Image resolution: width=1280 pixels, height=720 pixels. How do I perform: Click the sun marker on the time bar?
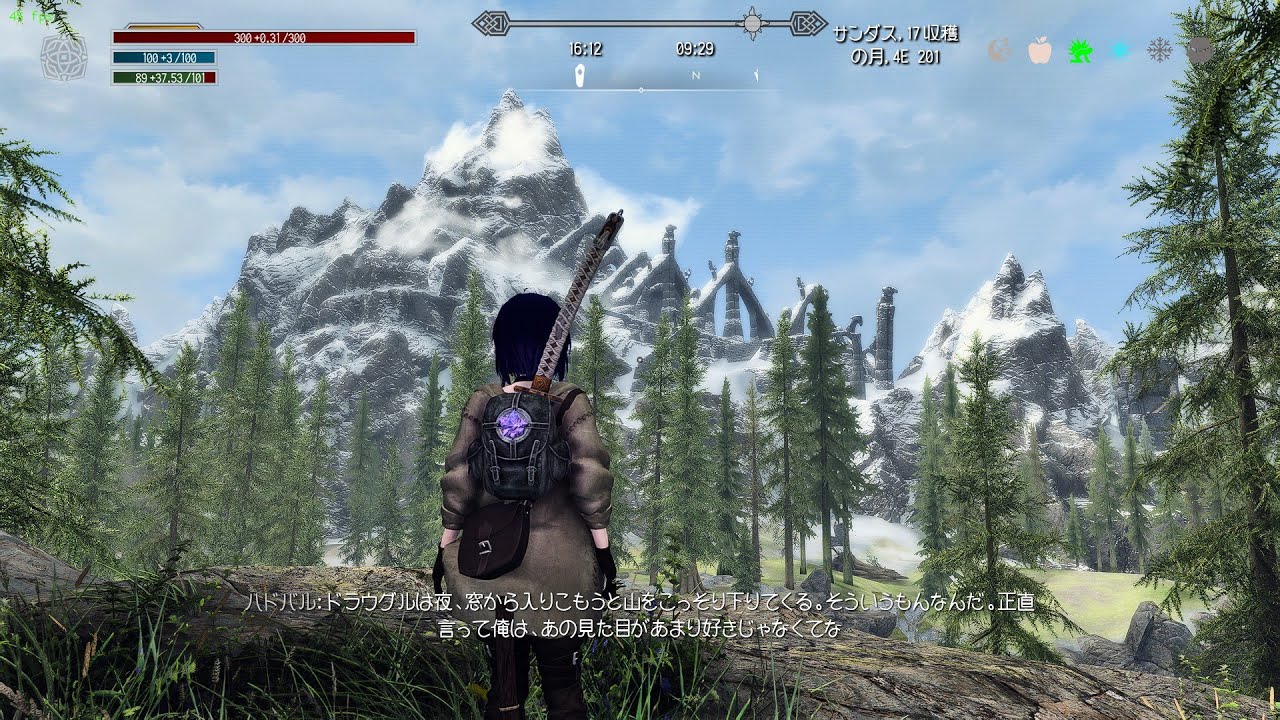tap(752, 22)
